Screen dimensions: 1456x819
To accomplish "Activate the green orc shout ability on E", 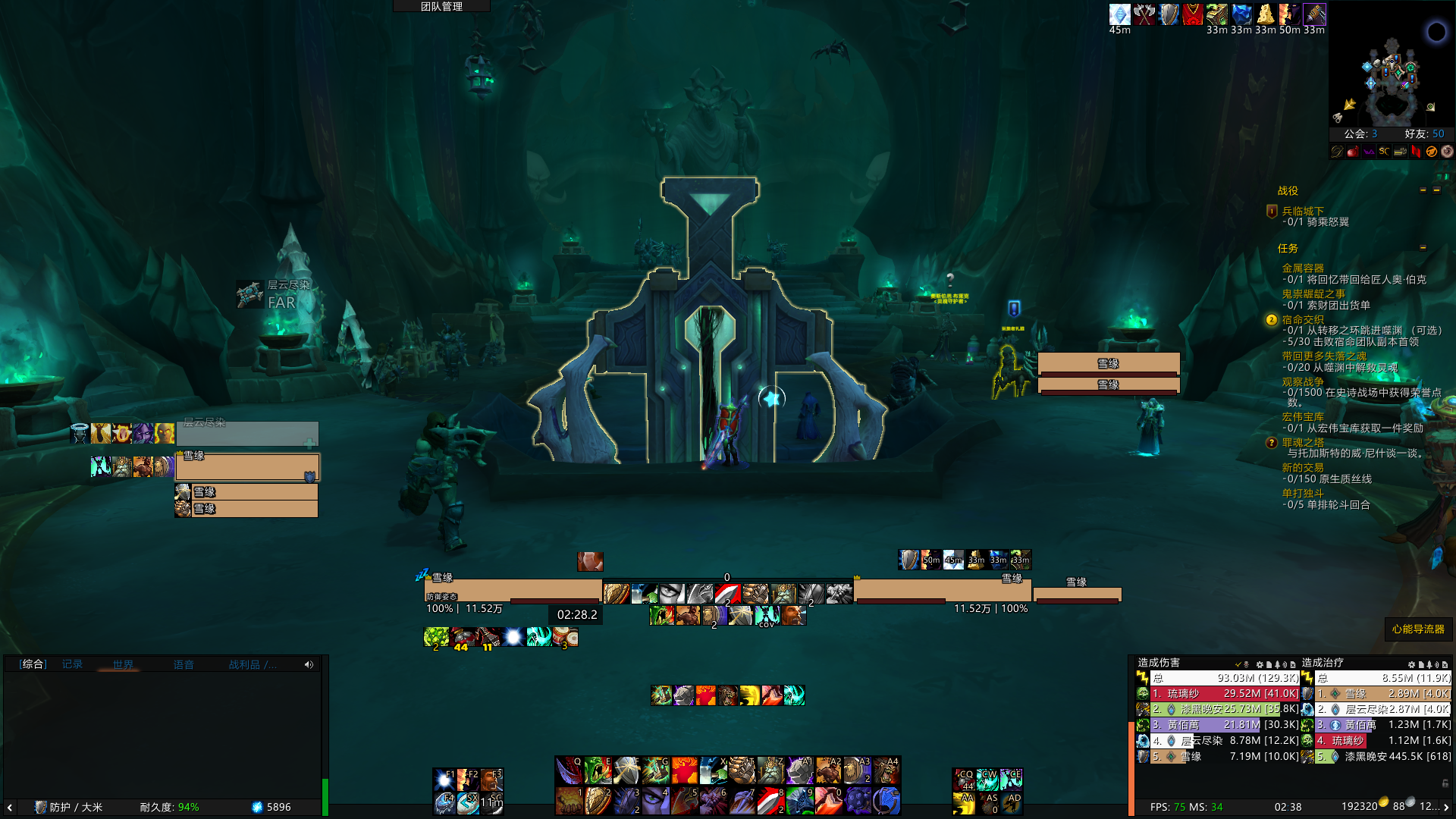I will pos(598,770).
